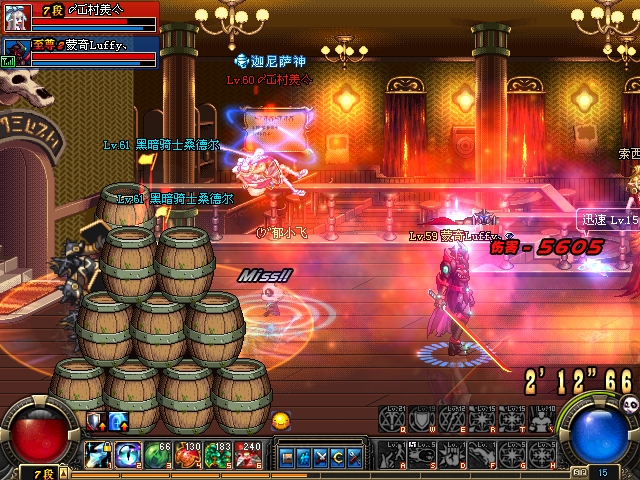Select the first quick slot item with lock
The width and height of the screenshot is (640, 480).
click(x=99, y=455)
